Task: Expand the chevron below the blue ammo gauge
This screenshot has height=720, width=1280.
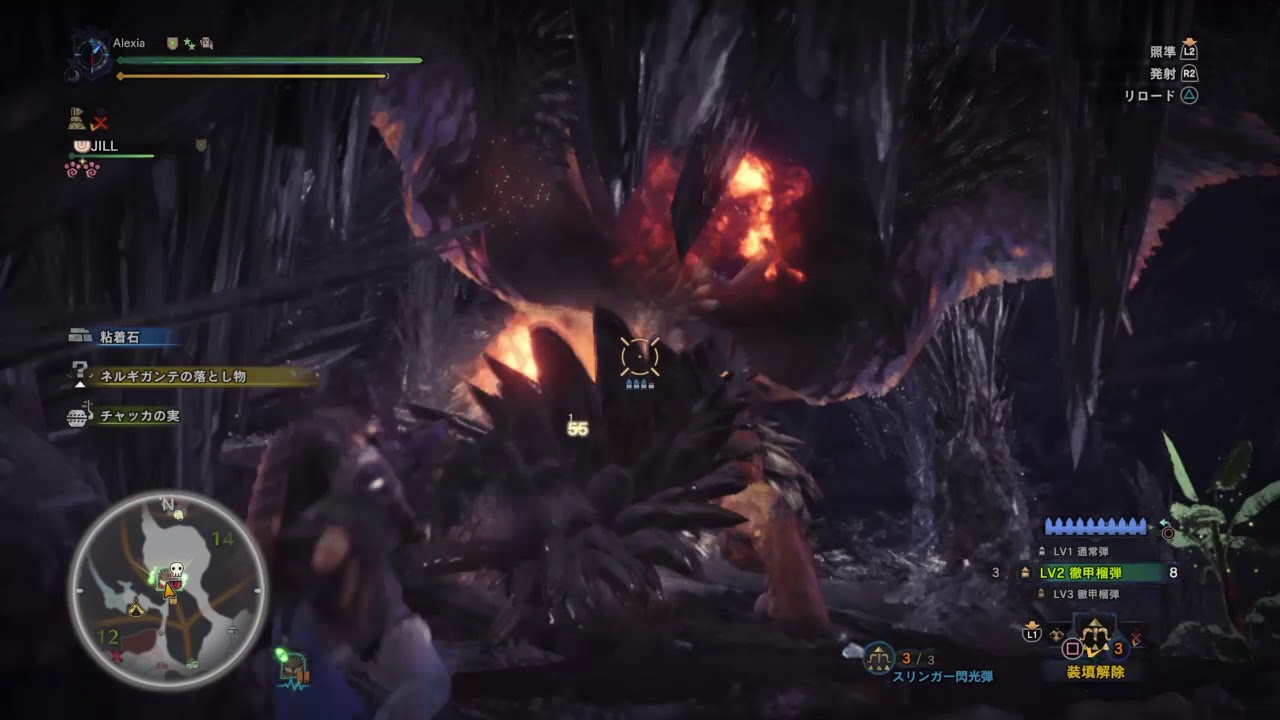Action: [x=1094, y=540]
